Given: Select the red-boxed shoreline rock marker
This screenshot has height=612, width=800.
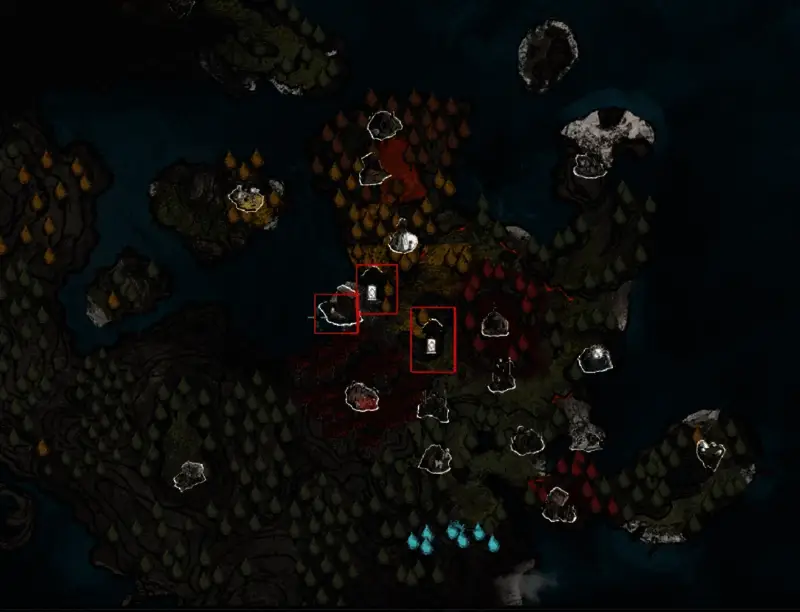Looking at the screenshot, I should click(336, 314).
